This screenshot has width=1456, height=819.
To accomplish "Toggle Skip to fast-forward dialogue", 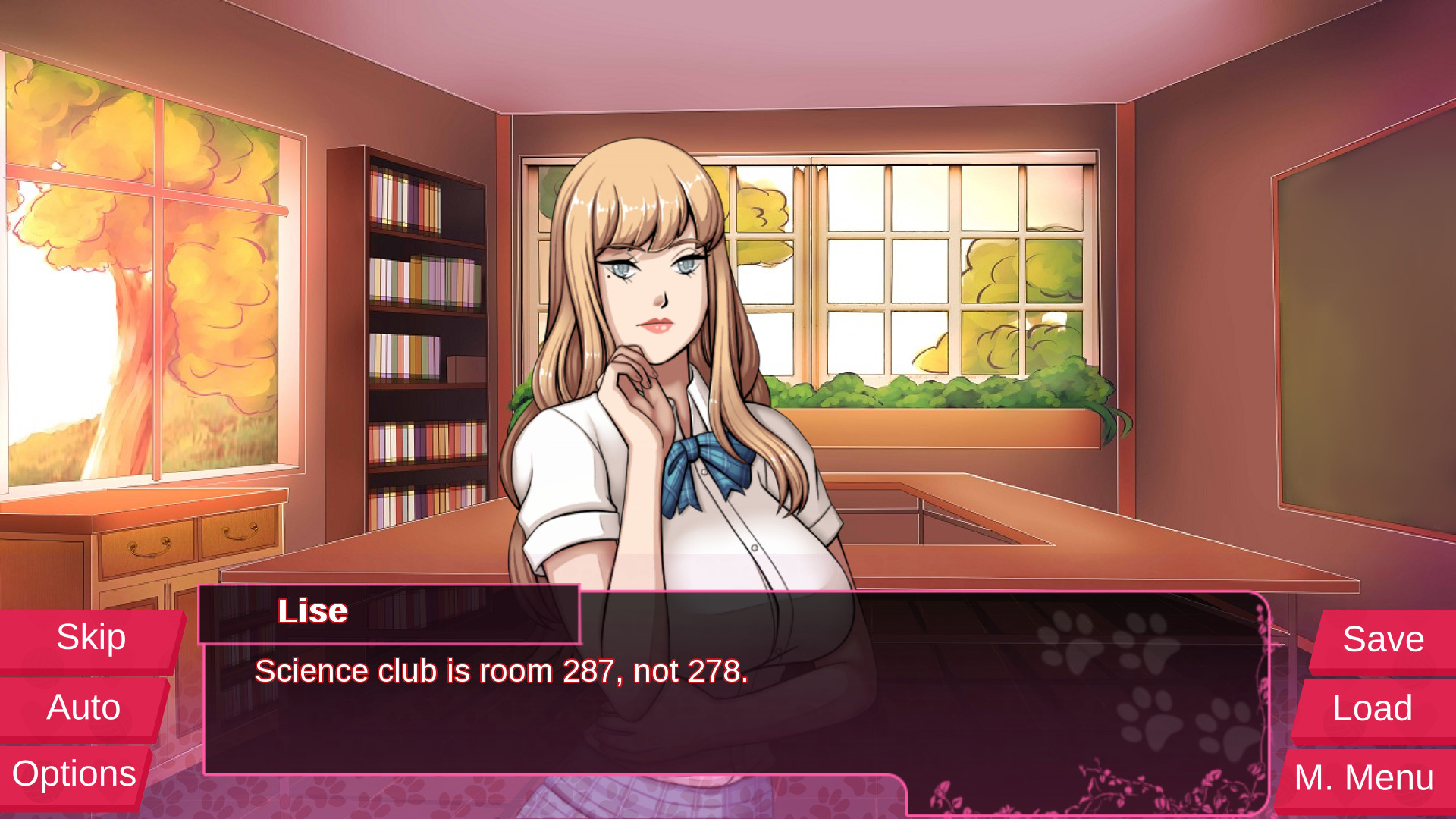I will click(x=89, y=637).
